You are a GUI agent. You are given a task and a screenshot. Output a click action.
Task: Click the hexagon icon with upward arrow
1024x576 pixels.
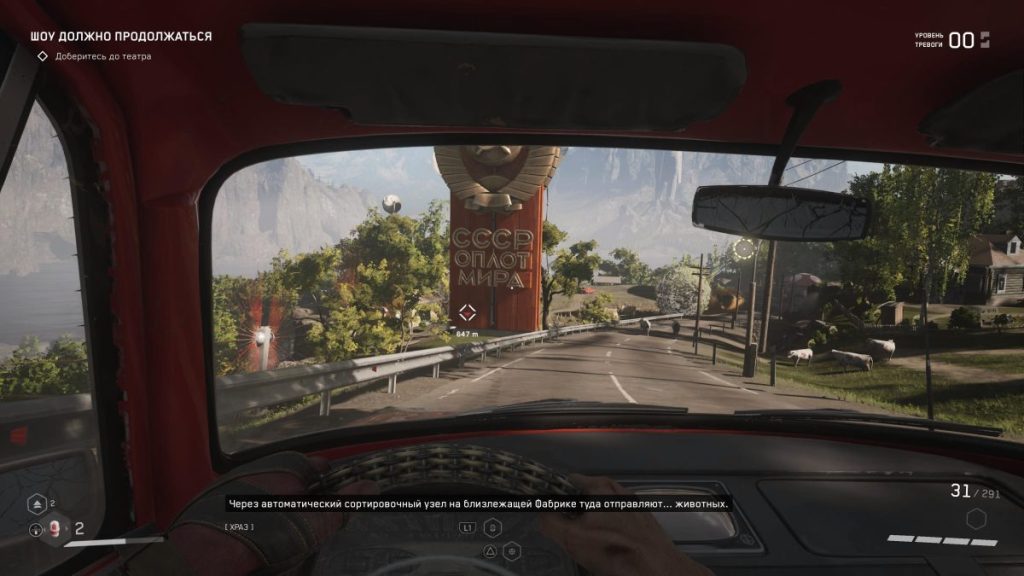(35, 504)
